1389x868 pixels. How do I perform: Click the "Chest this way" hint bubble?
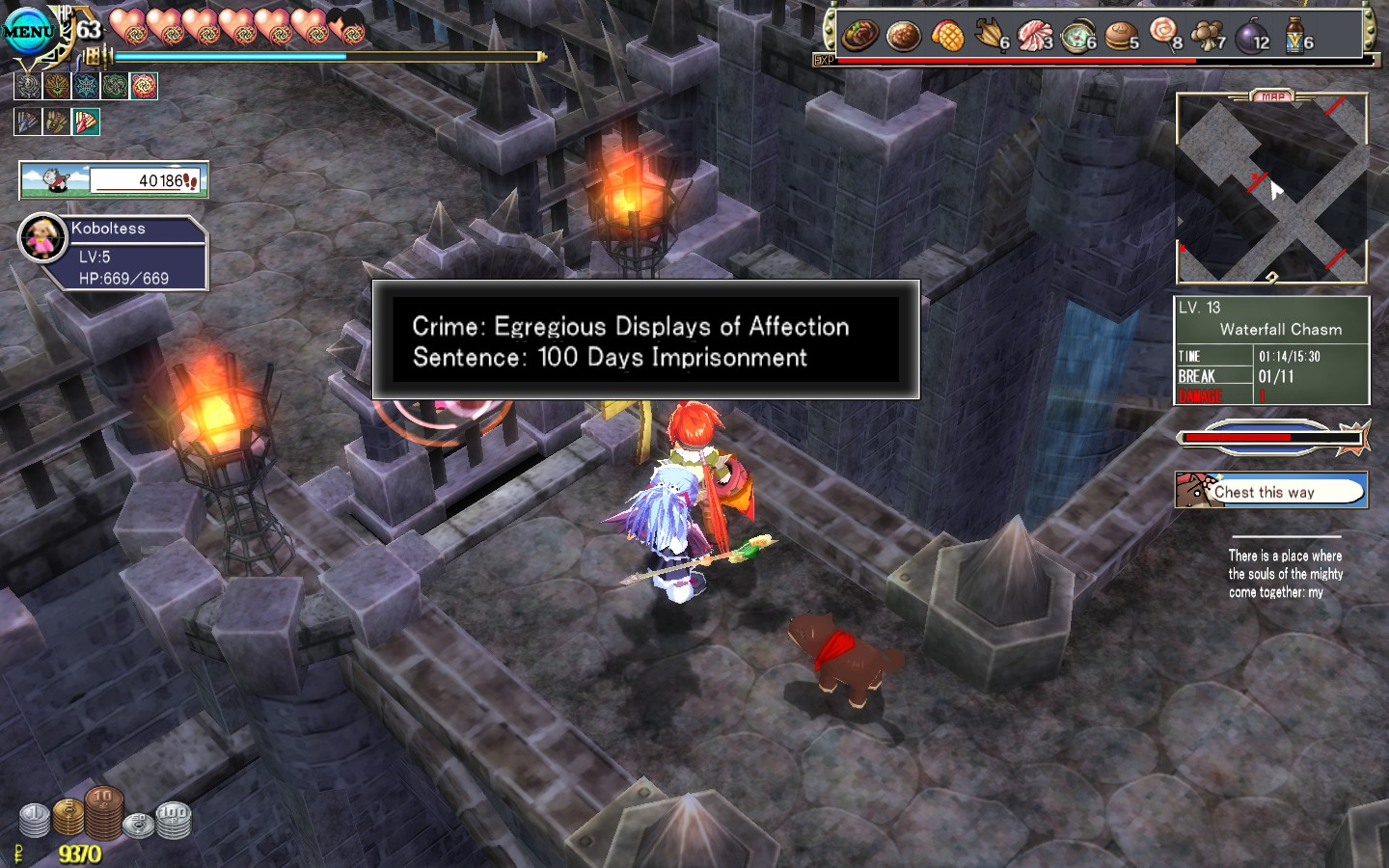coord(1270,491)
